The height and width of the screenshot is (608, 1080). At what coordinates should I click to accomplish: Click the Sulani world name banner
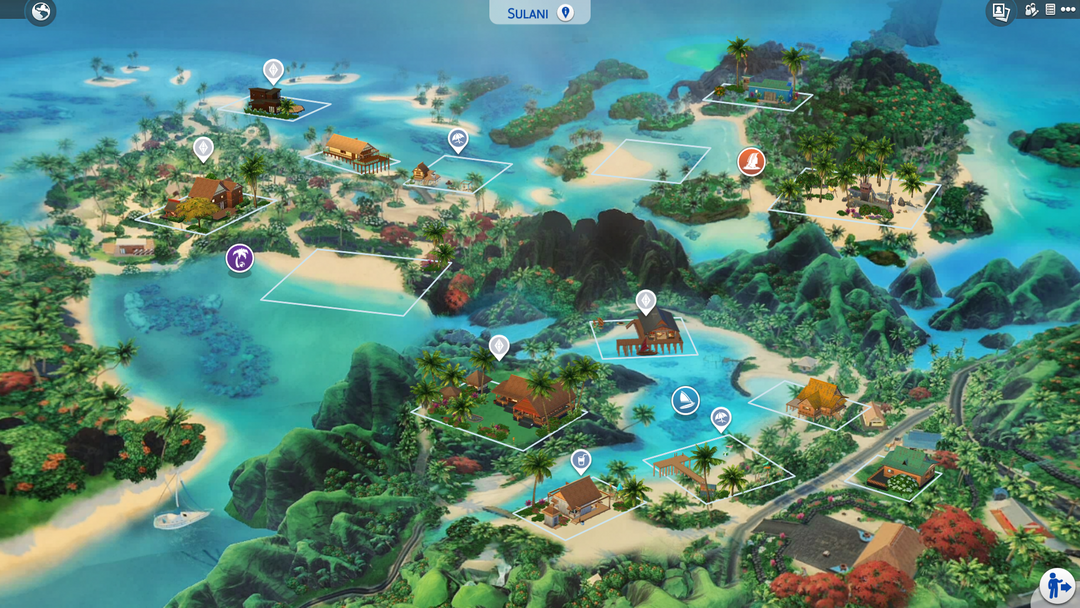pyautogui.click(x=540, y=12)
